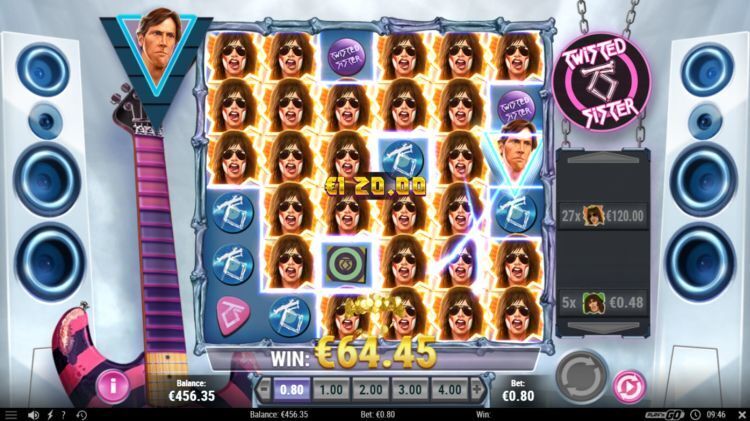Show the game history clock icon

point(81,414)
